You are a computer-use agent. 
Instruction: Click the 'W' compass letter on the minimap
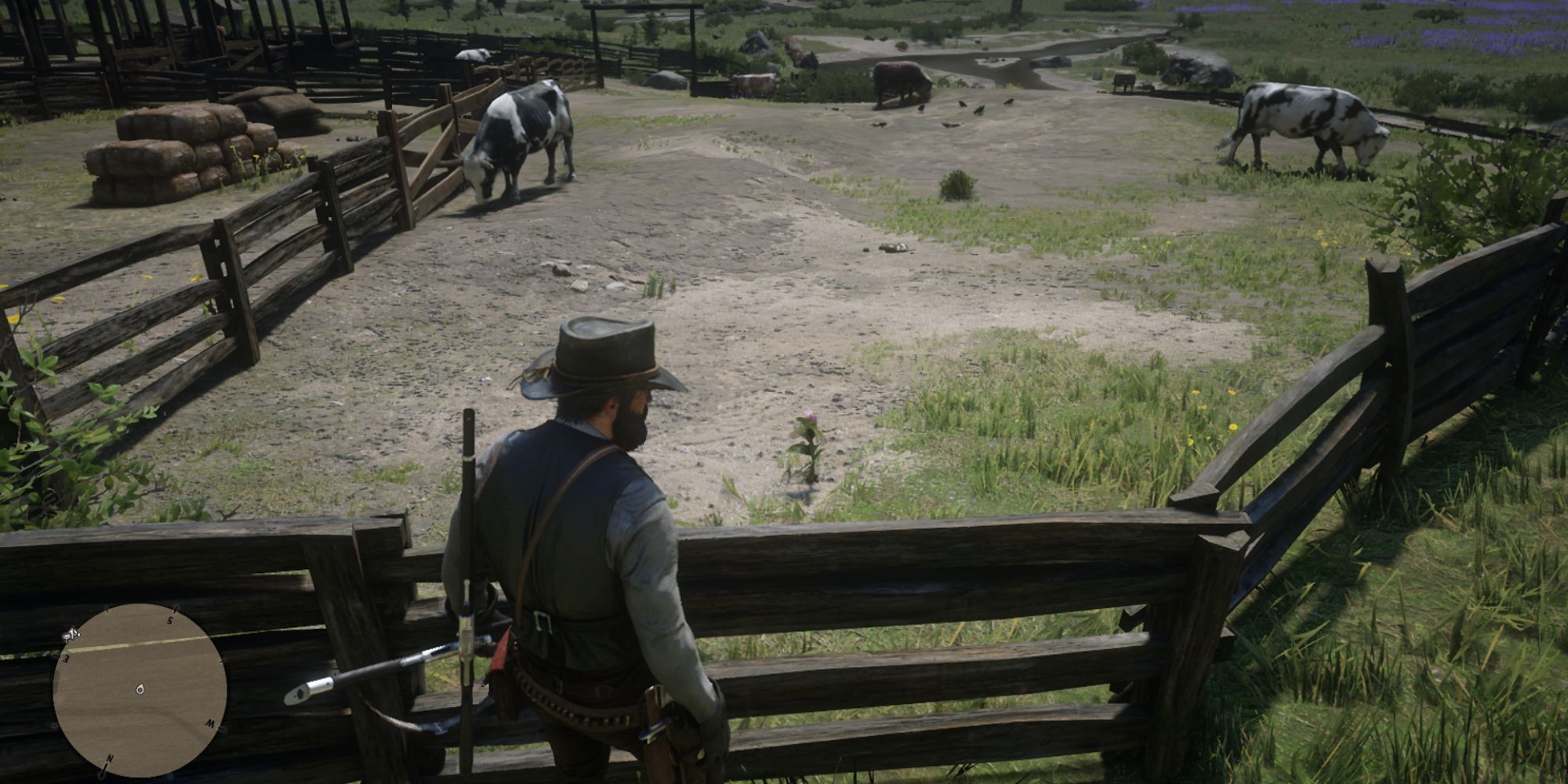[x=210, y=724]
